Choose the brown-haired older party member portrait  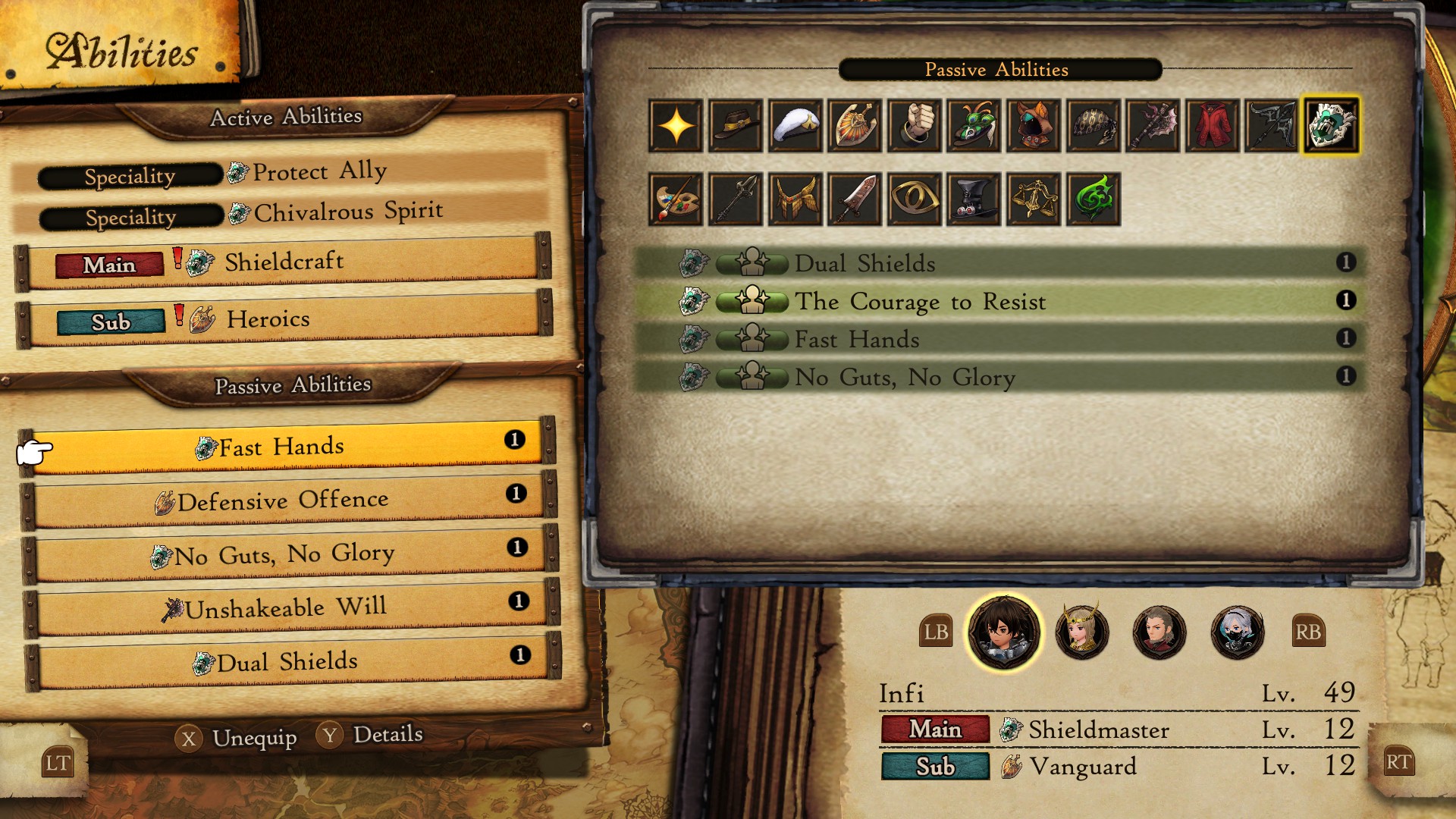(x=1159, y=631)
